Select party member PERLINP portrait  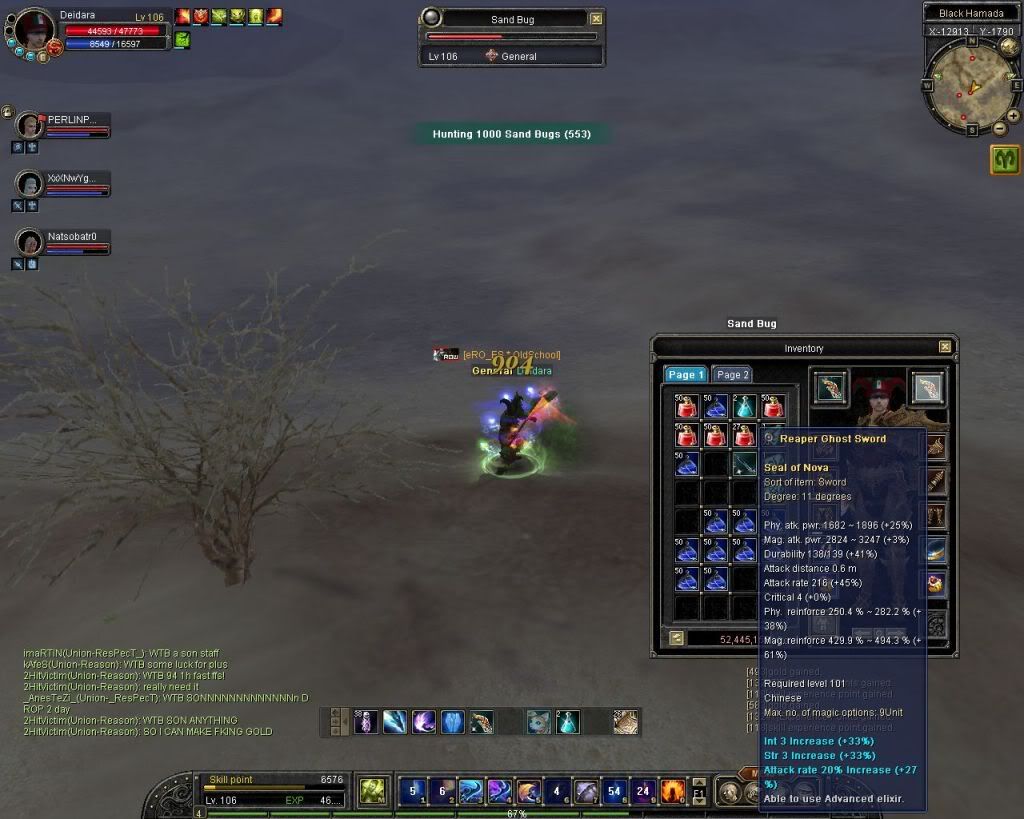coord(31,126)
